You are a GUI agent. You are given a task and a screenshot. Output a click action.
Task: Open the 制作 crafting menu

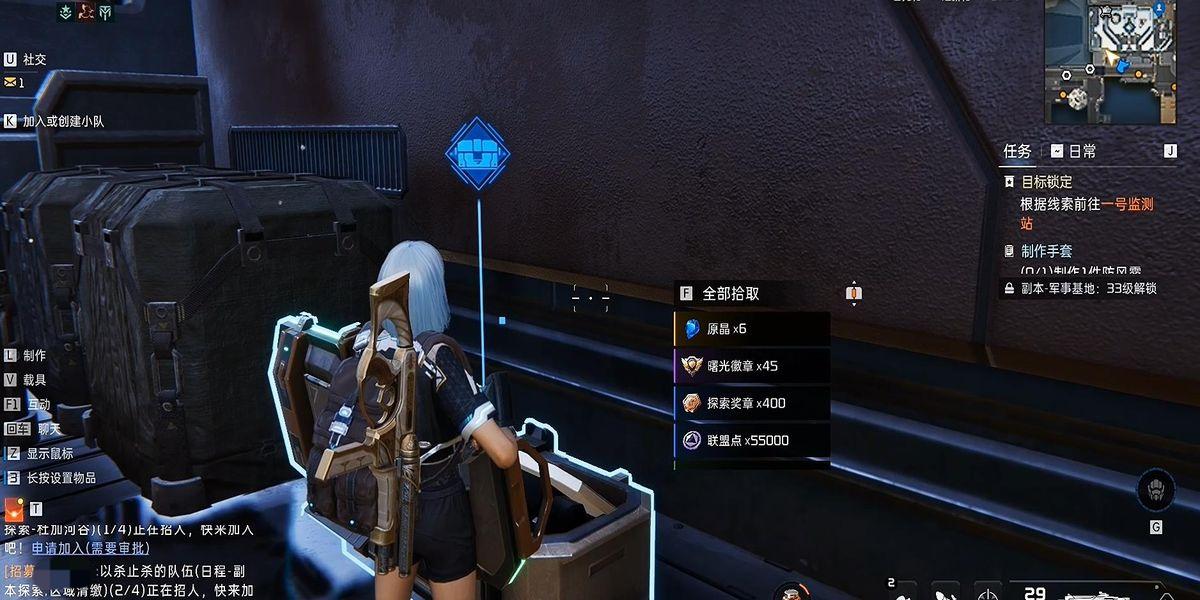tap(34, 355)
